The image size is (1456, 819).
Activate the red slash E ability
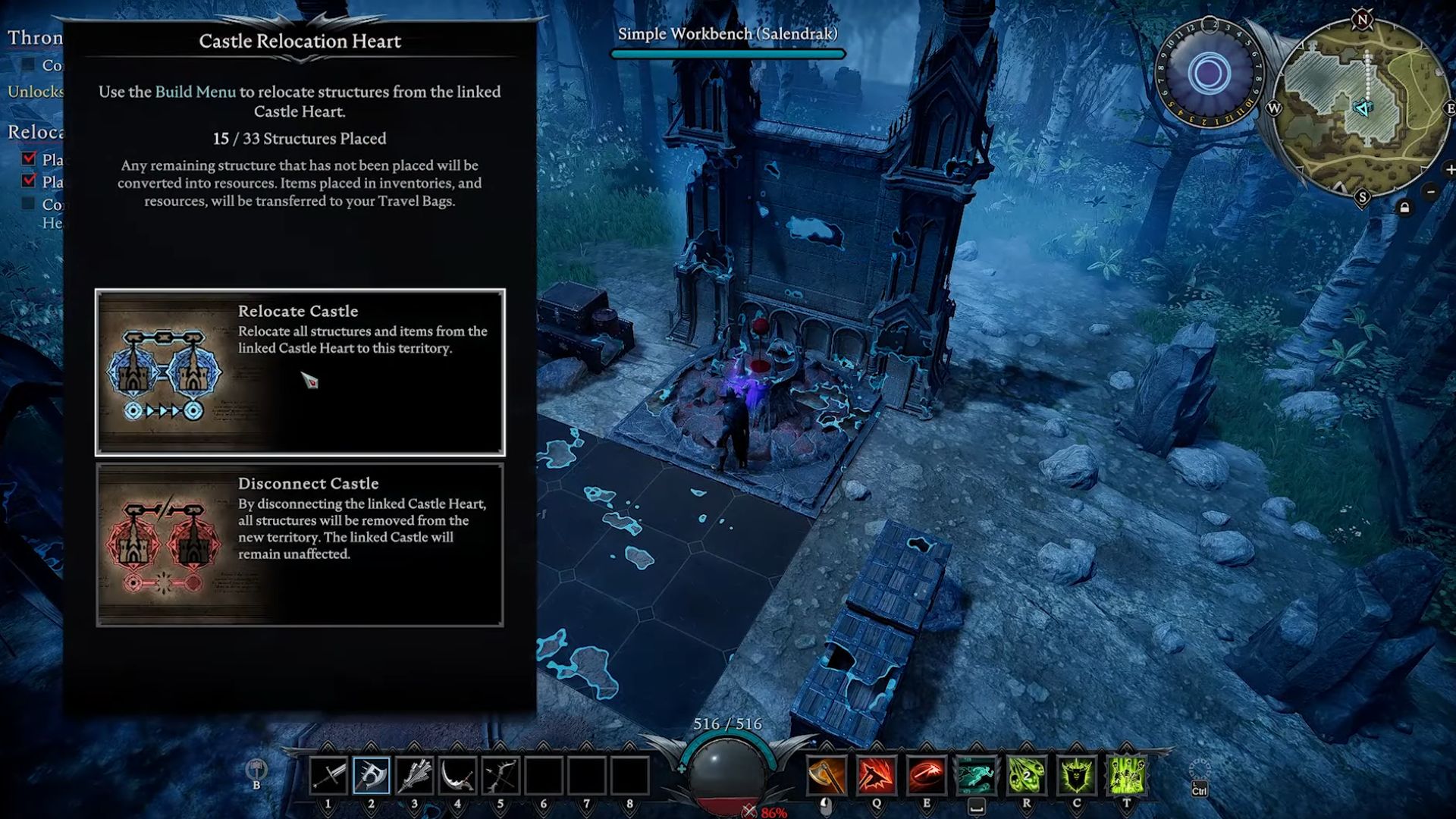click(x=926, y=776)
